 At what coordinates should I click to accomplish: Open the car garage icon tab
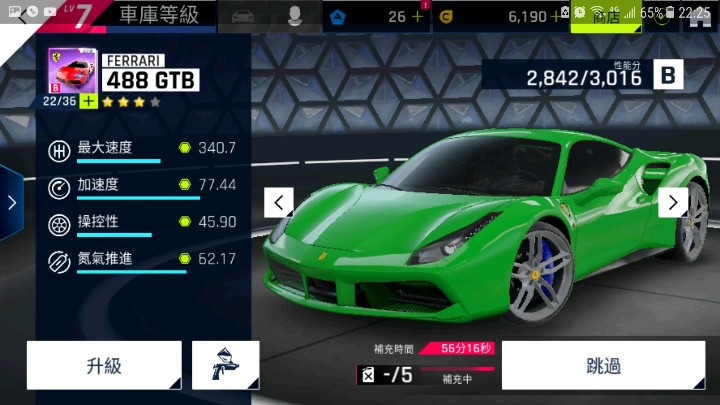[x=241, y=16]
